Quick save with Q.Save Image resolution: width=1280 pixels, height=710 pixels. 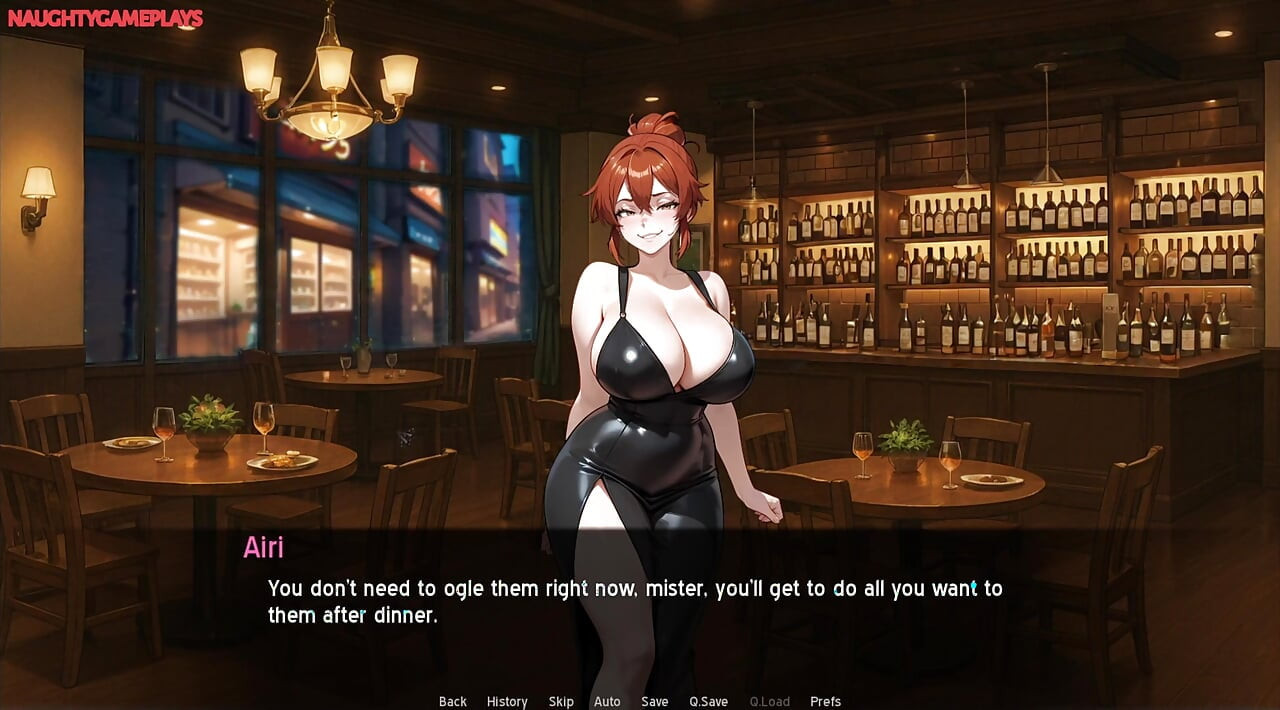708,701
